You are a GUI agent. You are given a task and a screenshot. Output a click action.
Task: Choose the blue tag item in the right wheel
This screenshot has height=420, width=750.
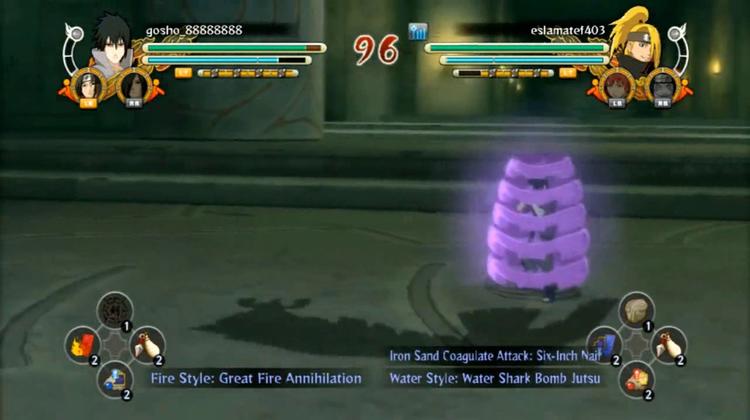pos(603,345)
